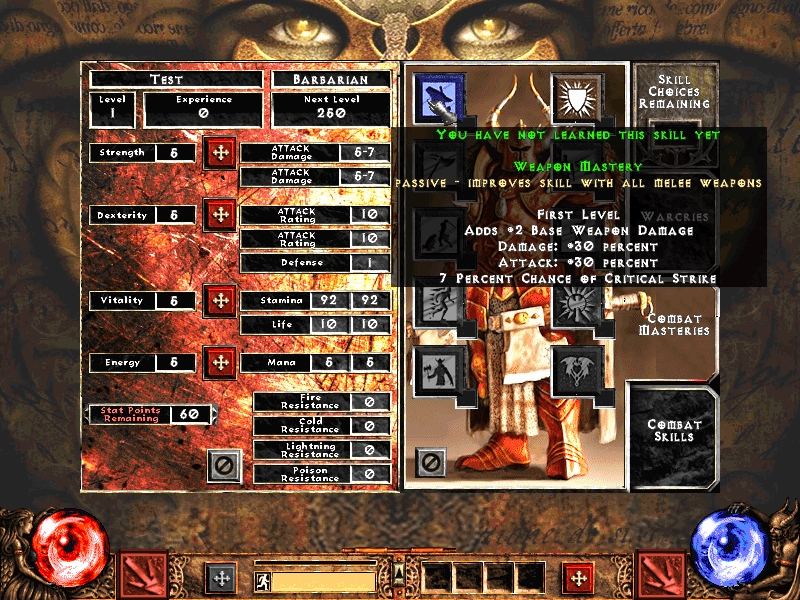Screen dimensions: 800x600
Task: Open the left attack skill selector
Action: point(143,576)
